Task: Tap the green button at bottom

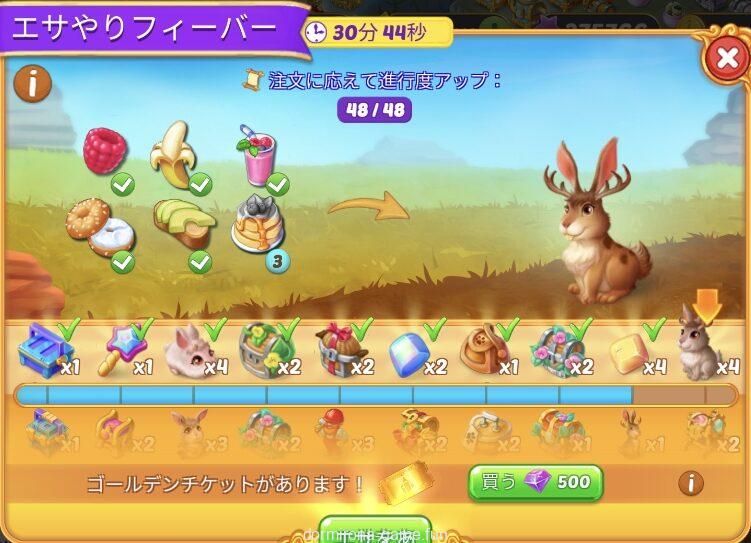Action: tap(374, 531)
